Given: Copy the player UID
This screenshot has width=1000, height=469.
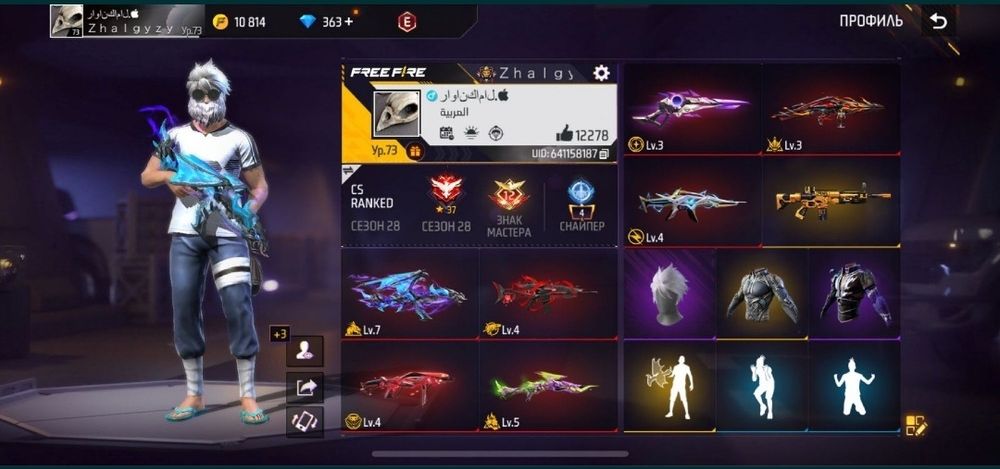Looking at the screenshot, I should (604, 154).
